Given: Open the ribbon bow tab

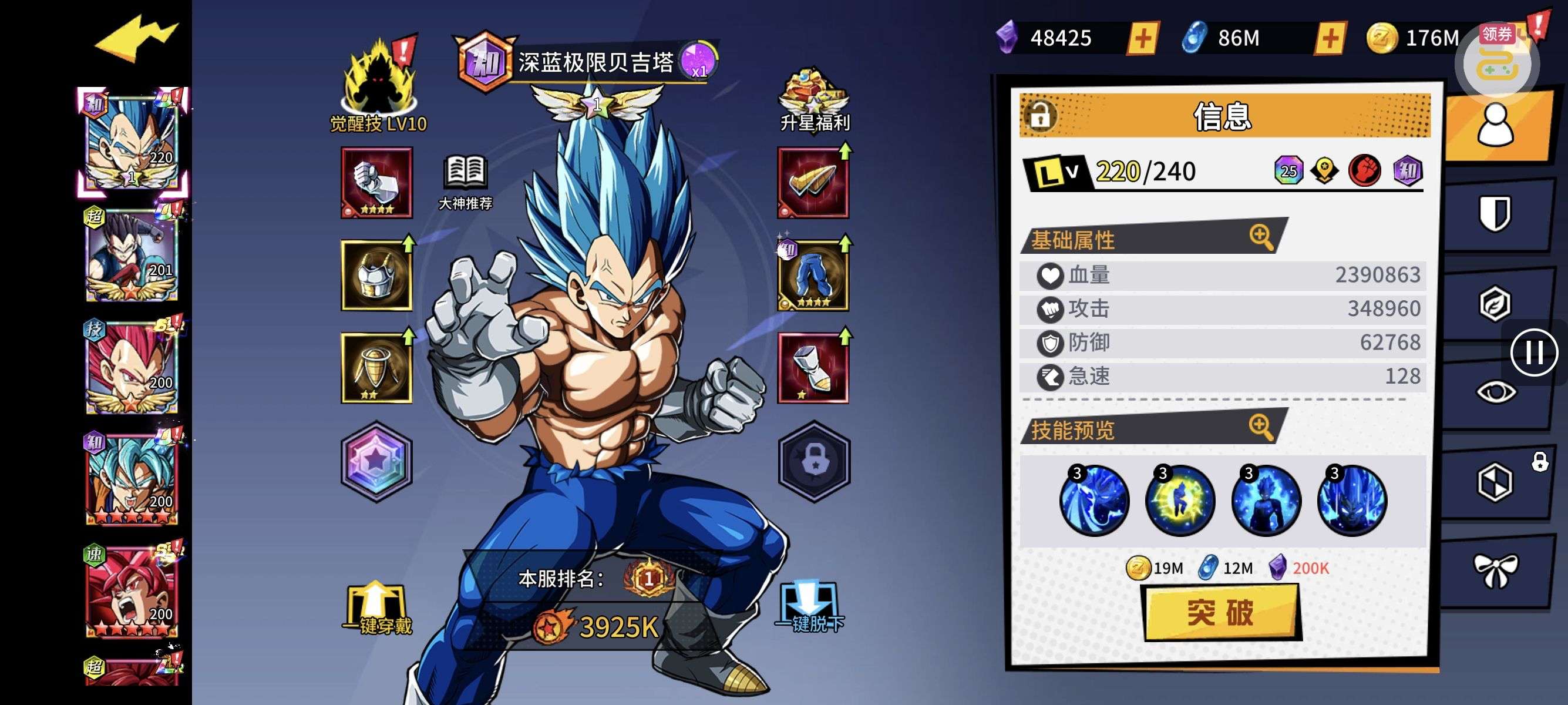Looking at the screenshot, I should [x=1495, y=570].
